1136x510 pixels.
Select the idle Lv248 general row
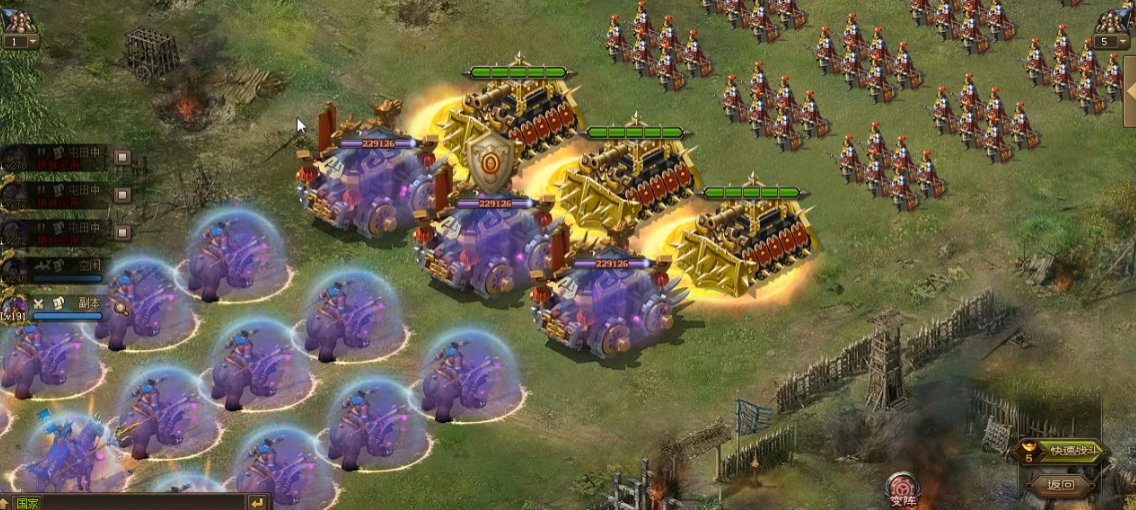coord(60,268)
